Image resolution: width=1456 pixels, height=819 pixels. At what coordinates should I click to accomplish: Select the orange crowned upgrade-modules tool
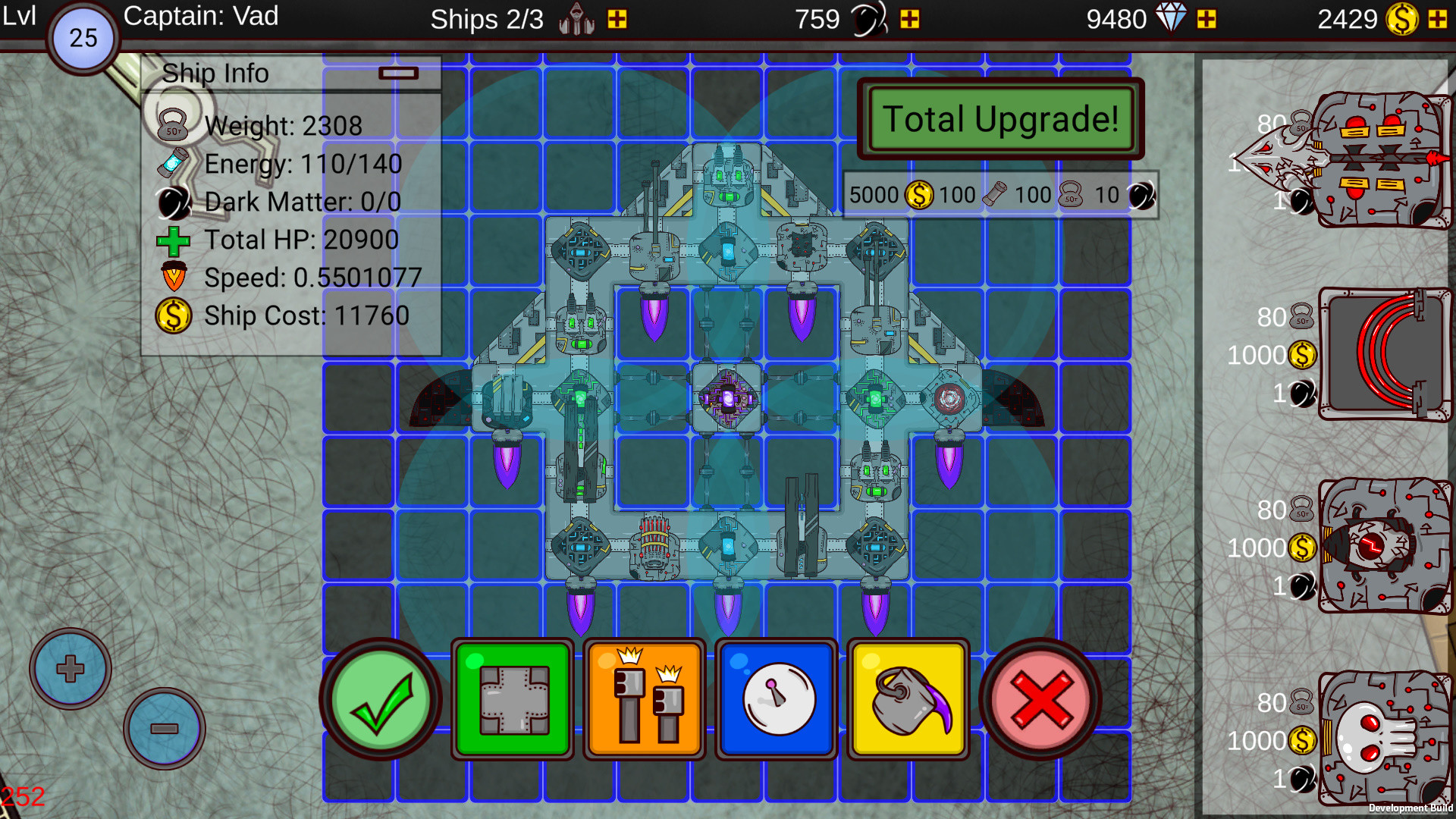(x=644, y=699)
